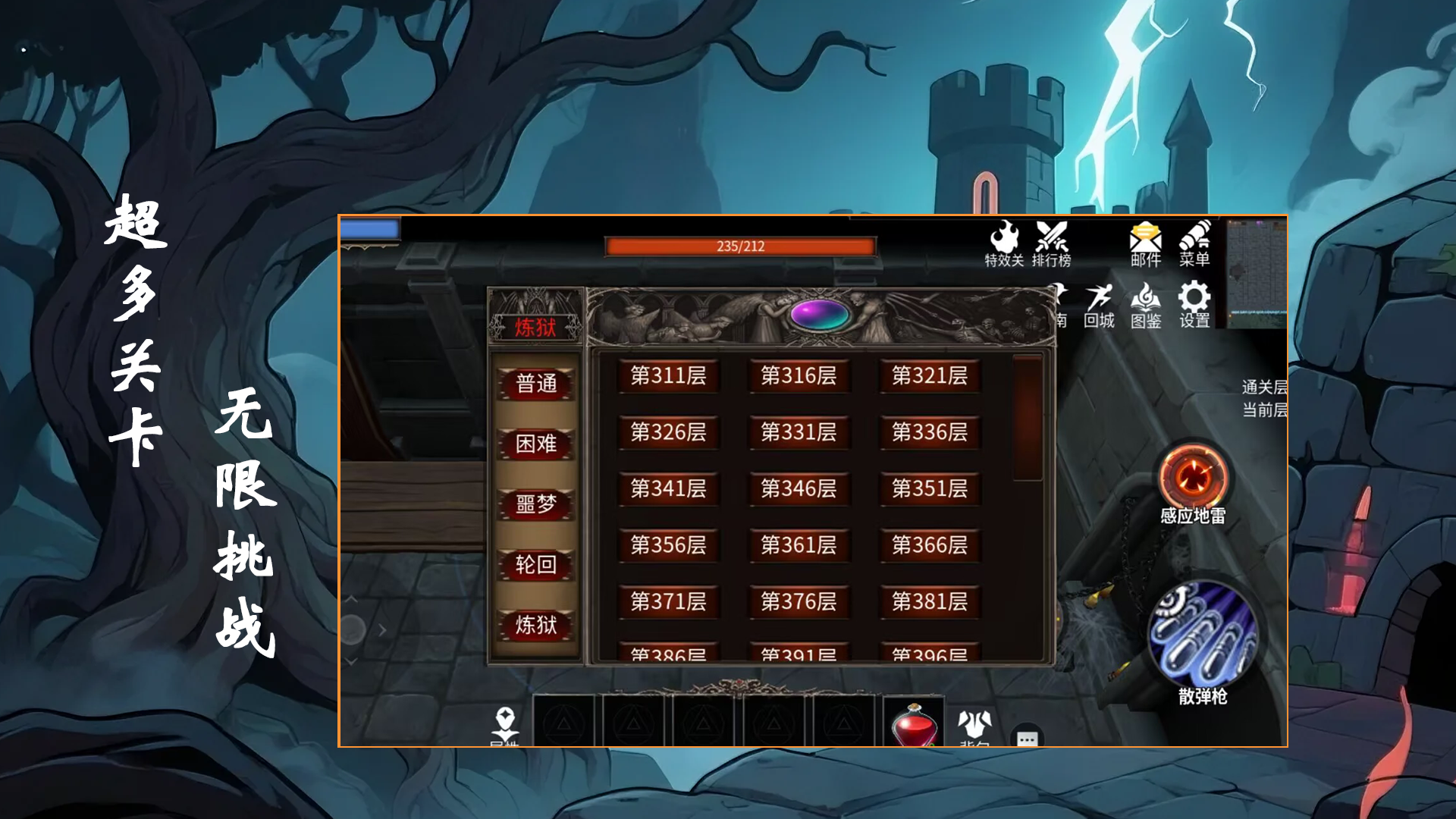Select stage 第351层
The width and height of the screenshot is (1456, 819).
pyautogui.click(x=930, y=488)
